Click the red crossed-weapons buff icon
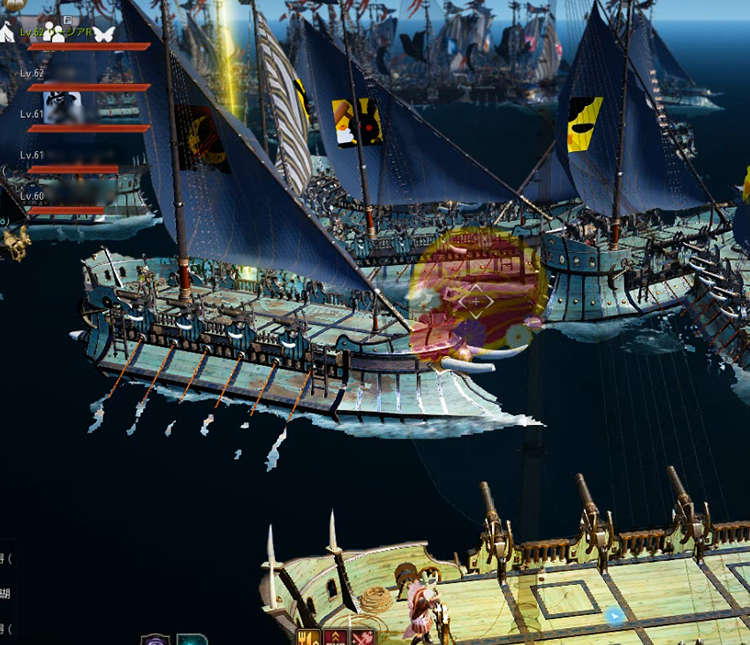Image resolution: width=750 pixels, height=645 pixels. click(359, 637)
